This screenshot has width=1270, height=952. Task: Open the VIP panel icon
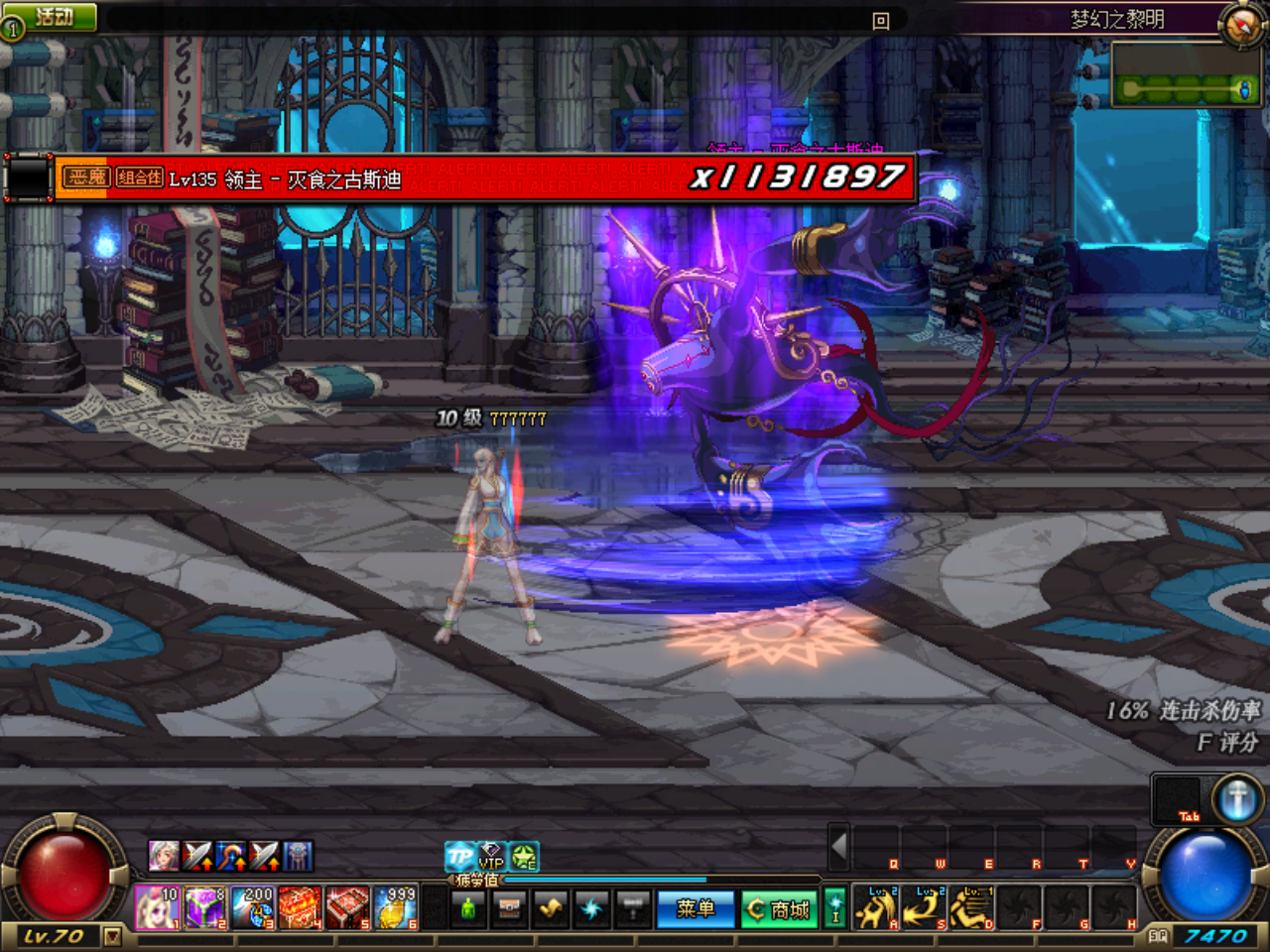coord(490,857)
